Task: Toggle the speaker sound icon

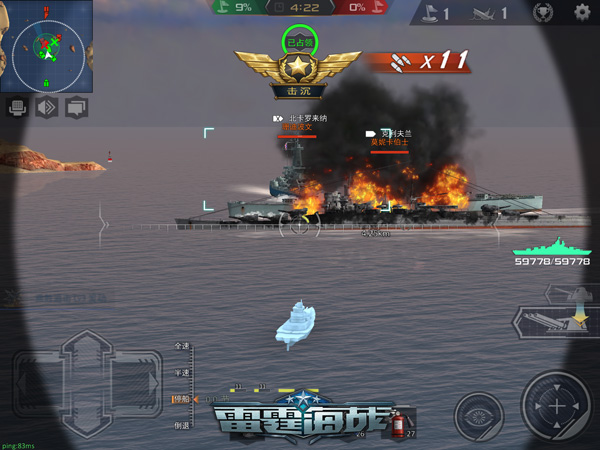Action: (x=47, y=107)
